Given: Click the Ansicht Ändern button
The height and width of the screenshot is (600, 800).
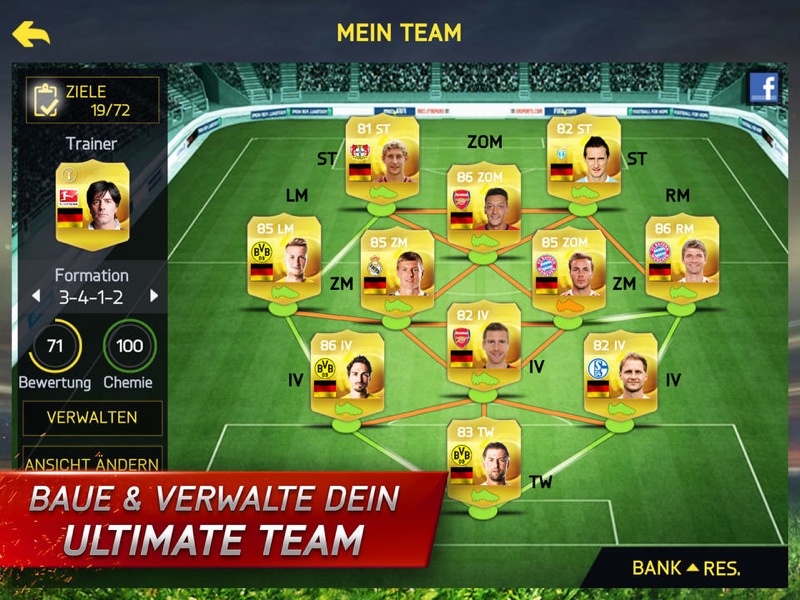Looking at the screenshot, I should (92, 463).
